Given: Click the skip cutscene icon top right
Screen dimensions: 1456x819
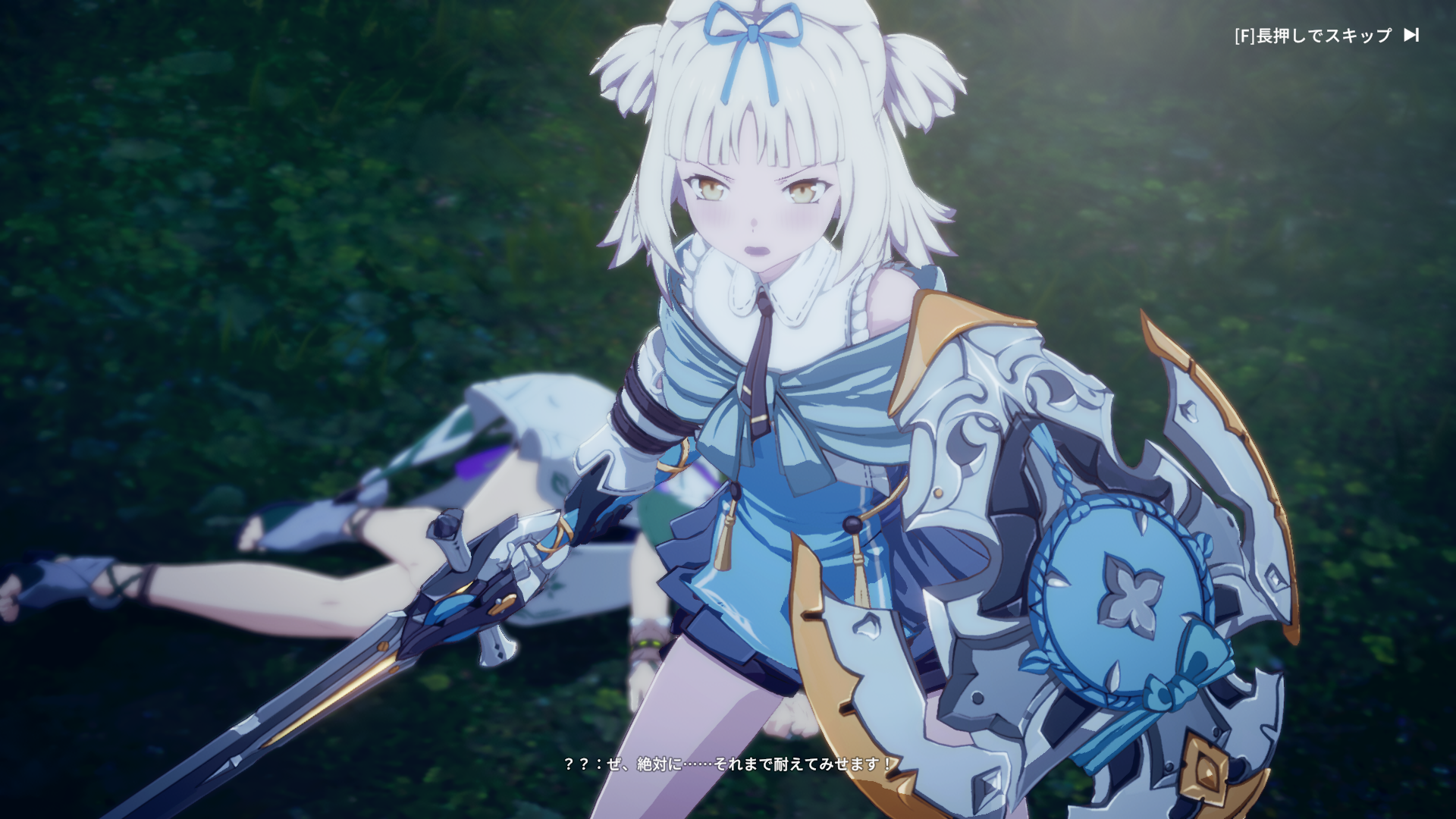Looking at the screenshot, I should tap(1410, 34).
